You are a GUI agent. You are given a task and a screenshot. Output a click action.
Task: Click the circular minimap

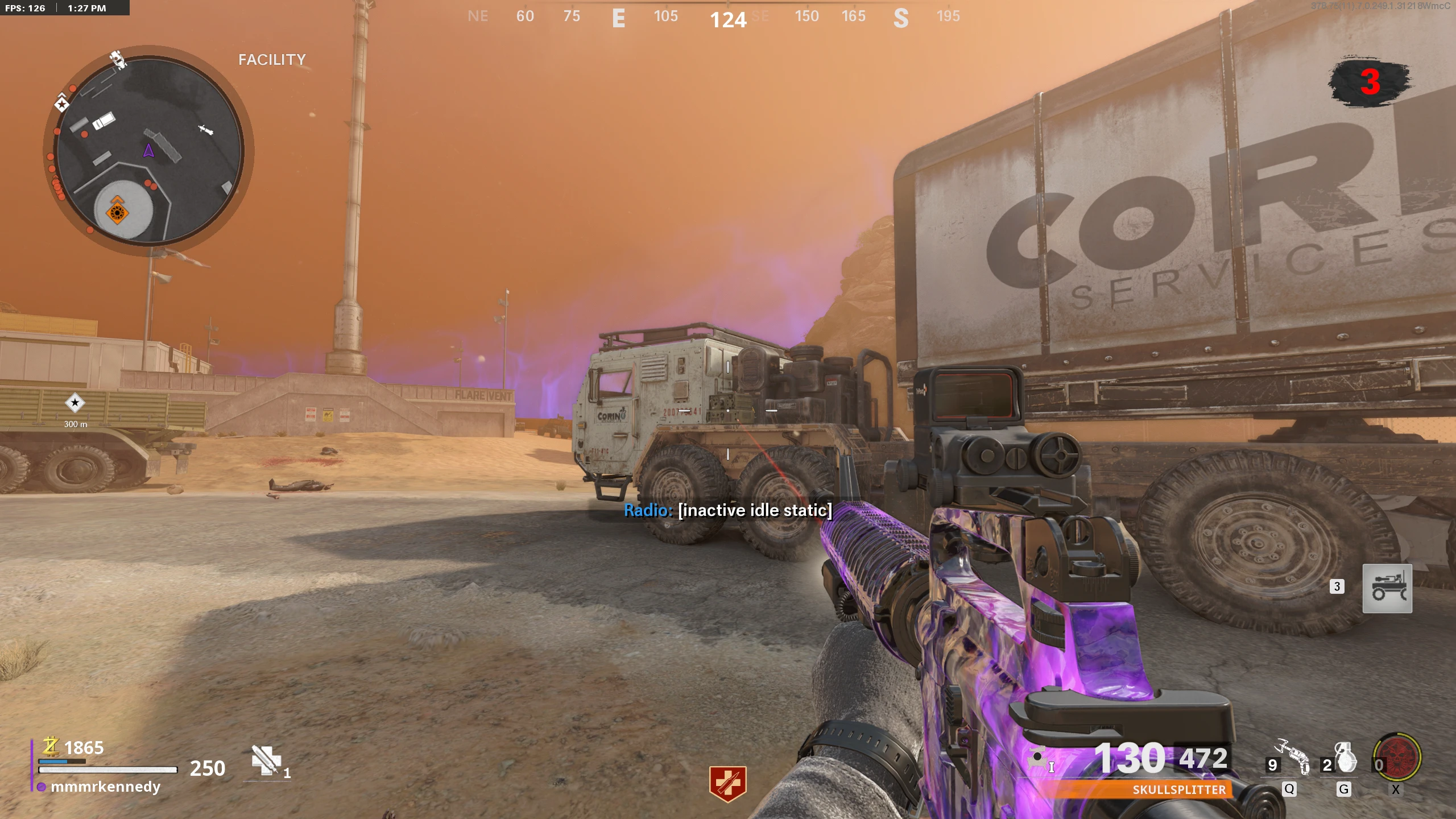pyautogui.click(x=149, y=150)
